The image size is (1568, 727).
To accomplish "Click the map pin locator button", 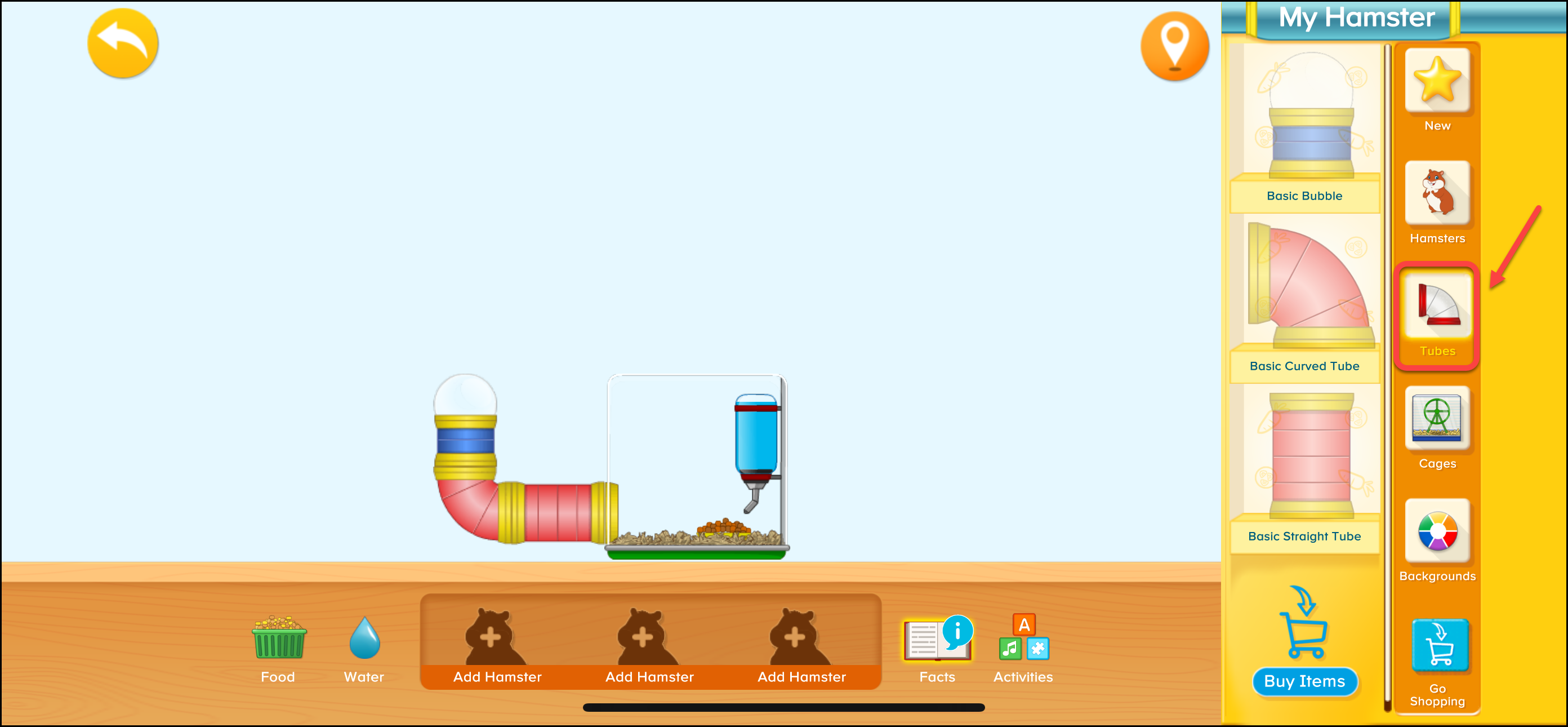I will click(x=1174, y=46).
